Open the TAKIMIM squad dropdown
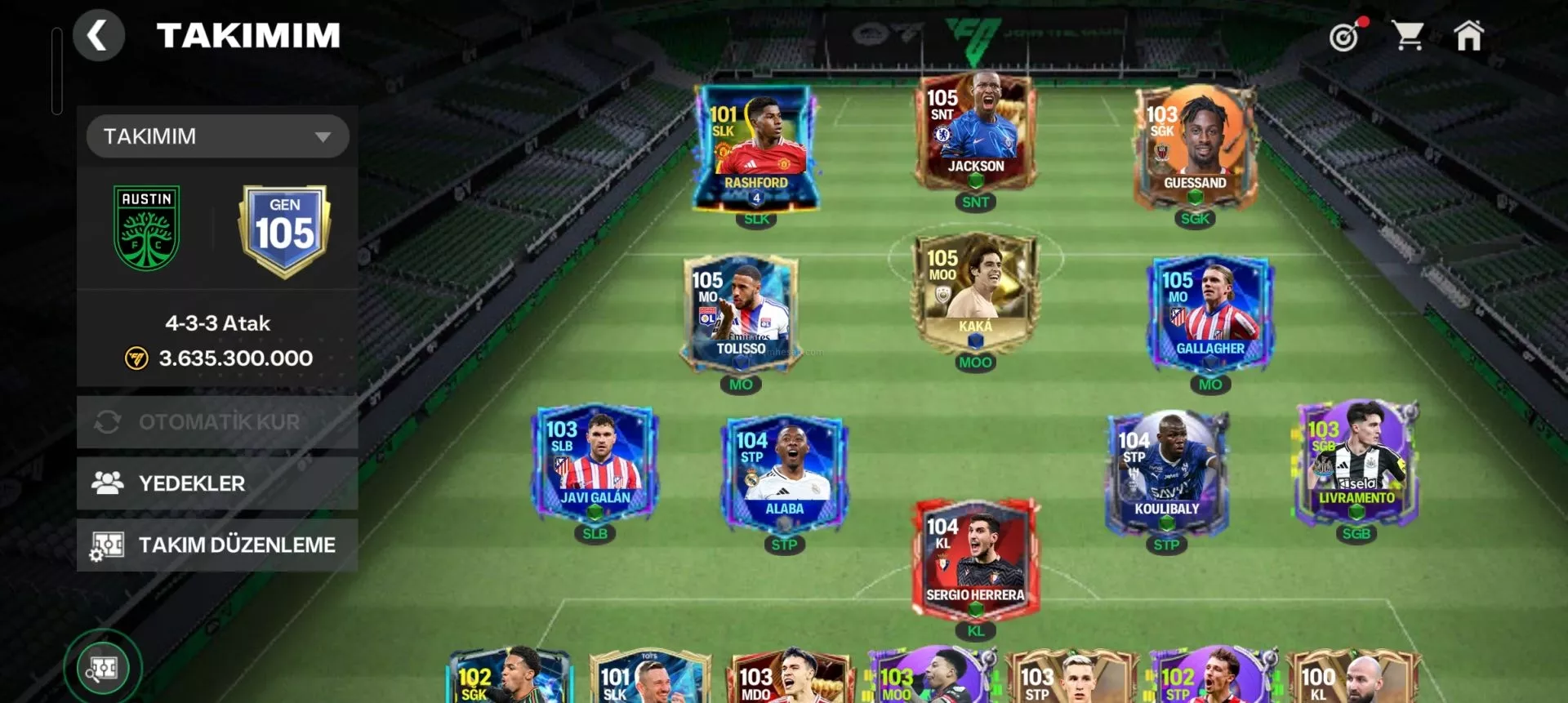Image resolution: width=1568 pixels, height=703 pixels. (217, 136)
